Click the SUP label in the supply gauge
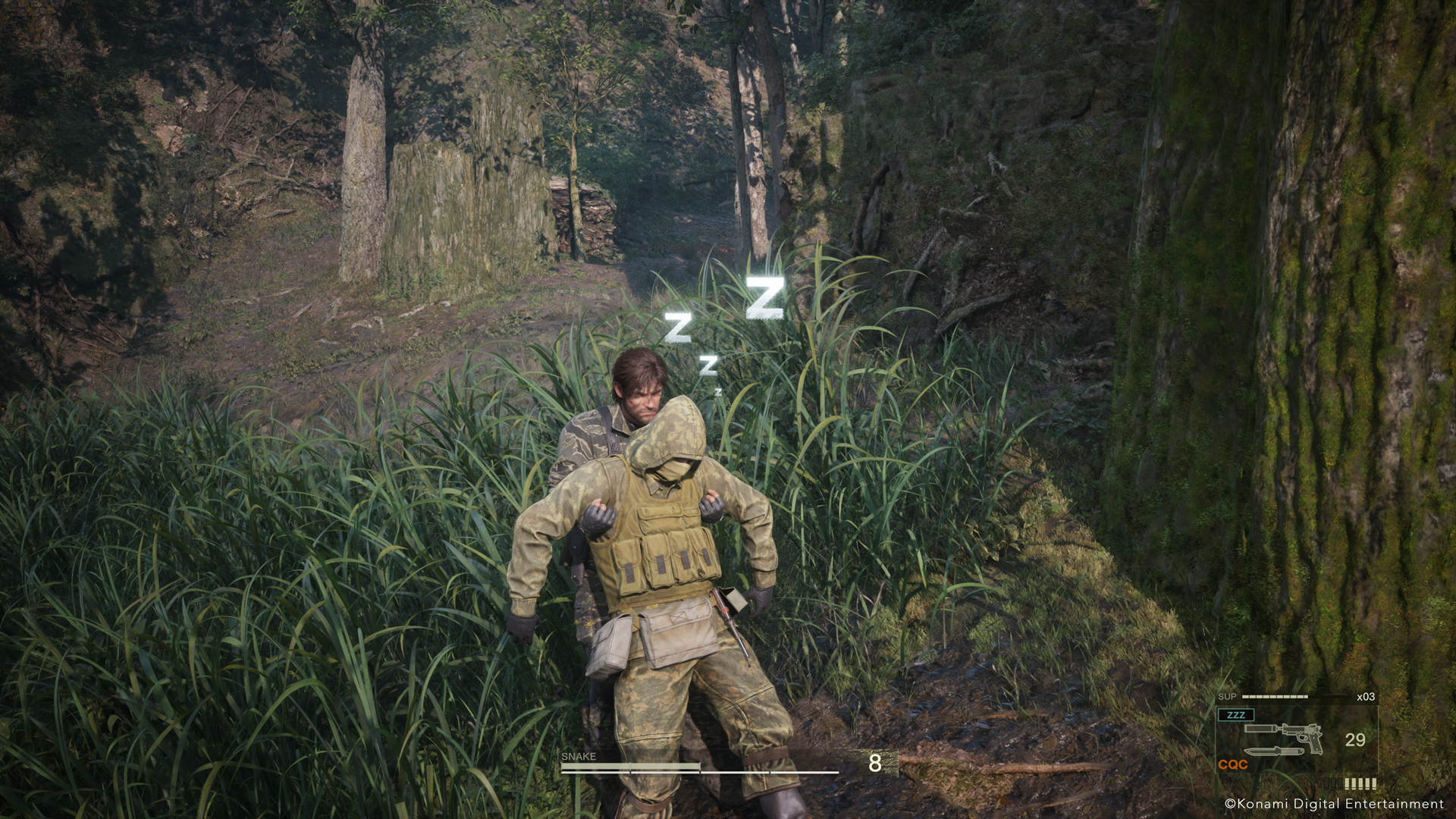The image size is (1456, 819). tap(1227, 695)
